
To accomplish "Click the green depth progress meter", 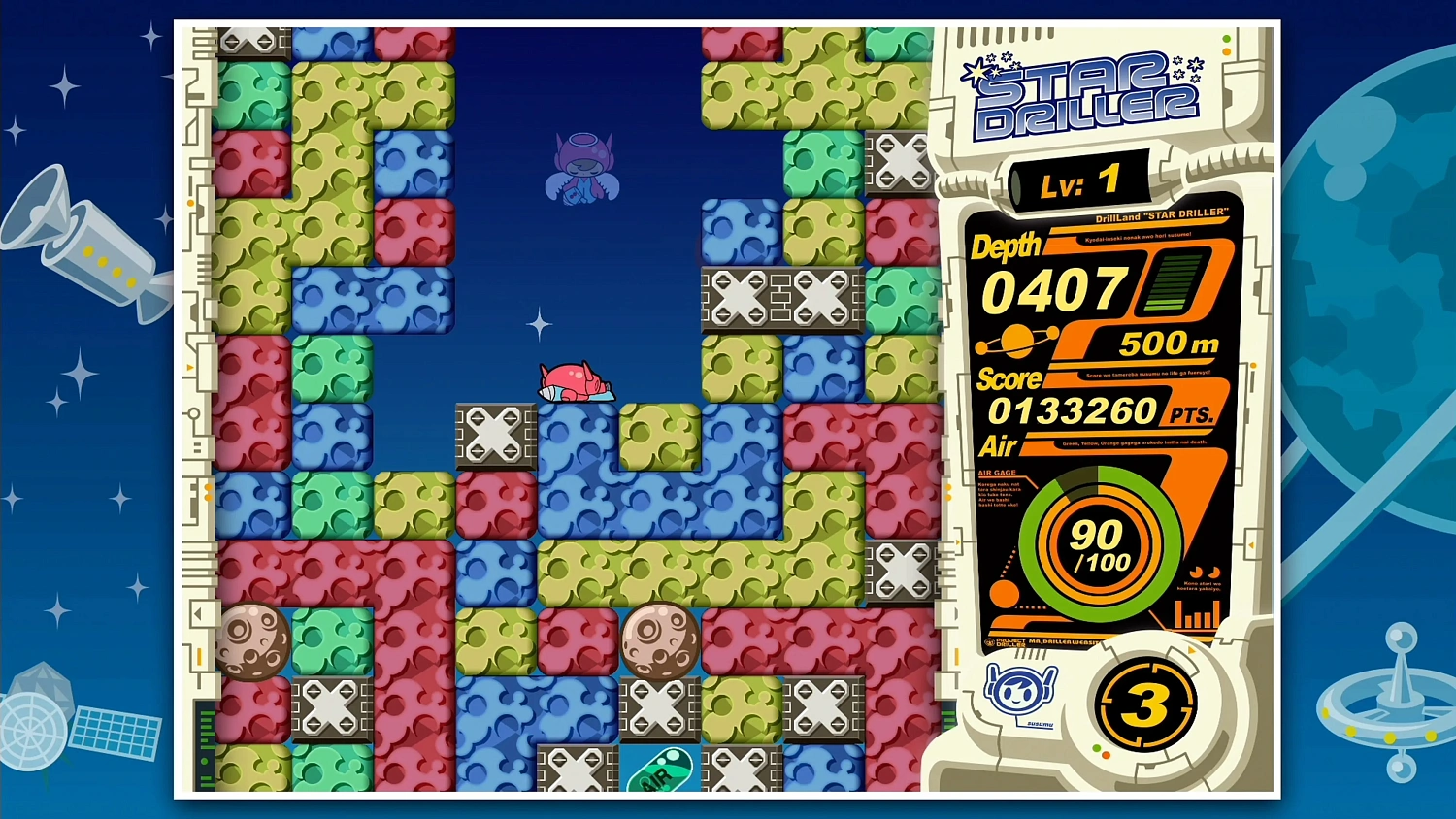I will coord(1172,284).
